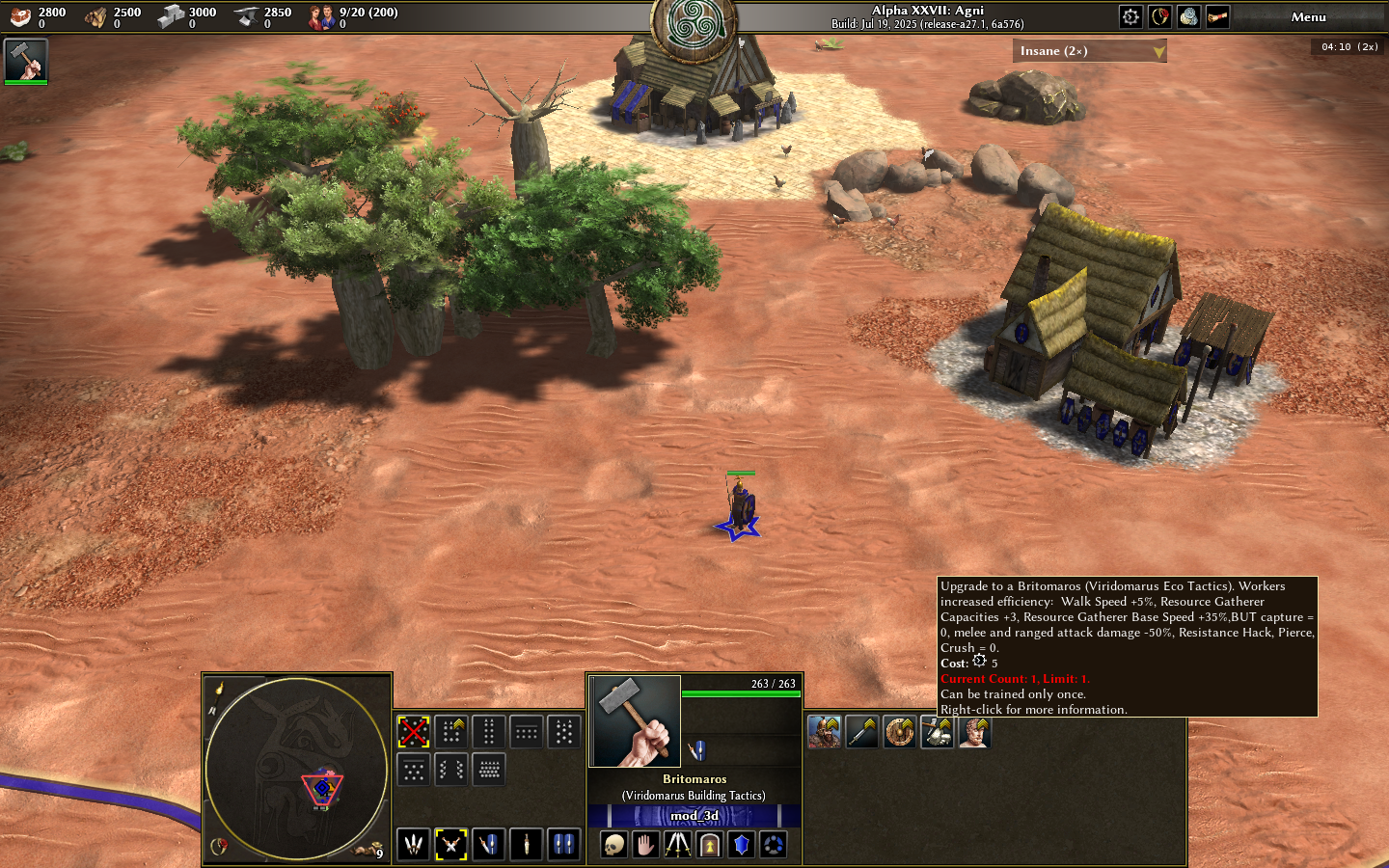Click the Britomaros hammer portrait
Image resolution: width=1389 pixels, height=868 pixels.
click(637, 721)
